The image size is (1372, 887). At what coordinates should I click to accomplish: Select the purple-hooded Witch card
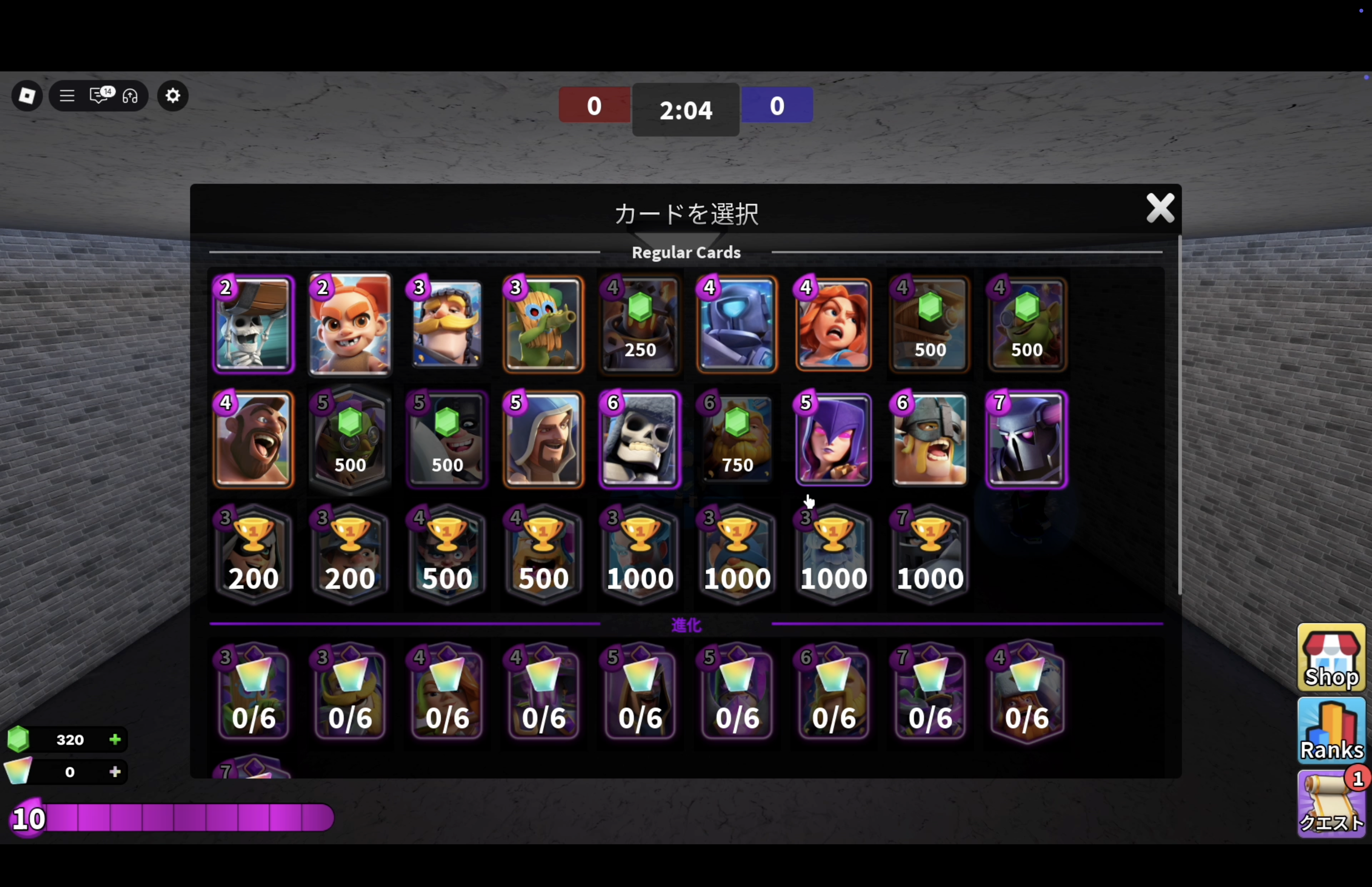click(833, 439)
